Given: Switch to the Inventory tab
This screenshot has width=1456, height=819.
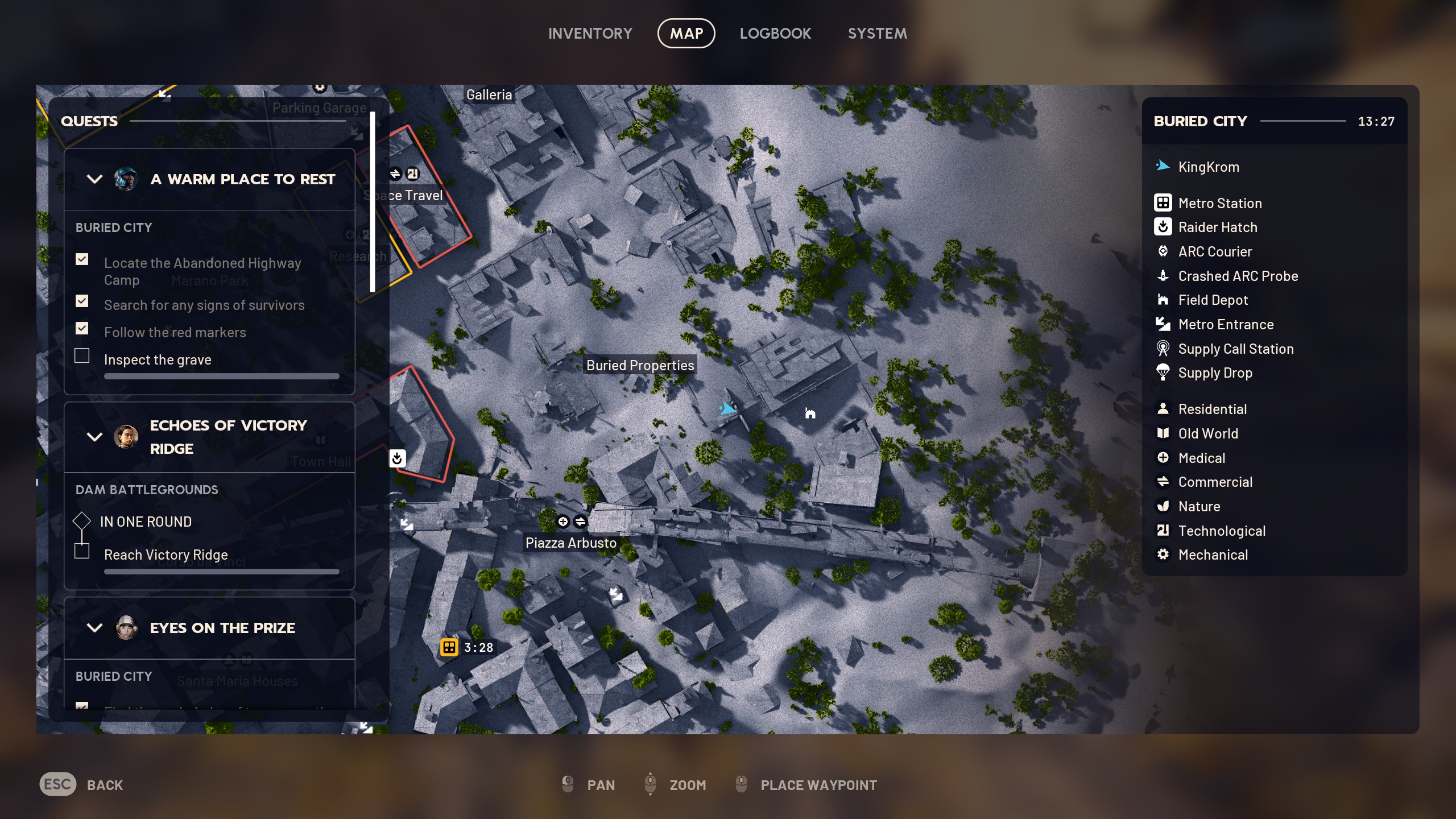Looking at the screenshot, I should pos(590,33).
